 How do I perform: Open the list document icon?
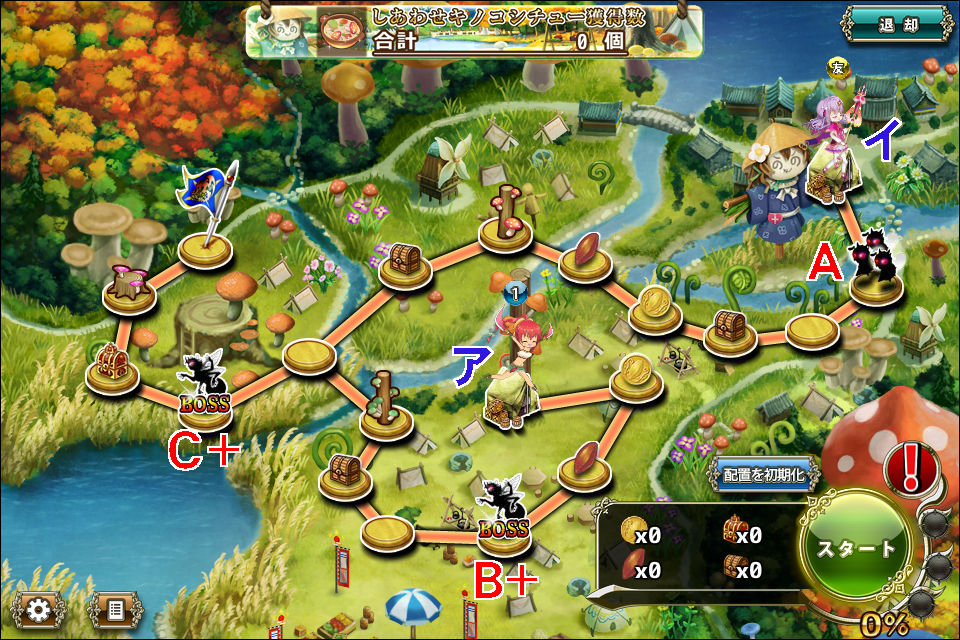(x=115, y=609)
